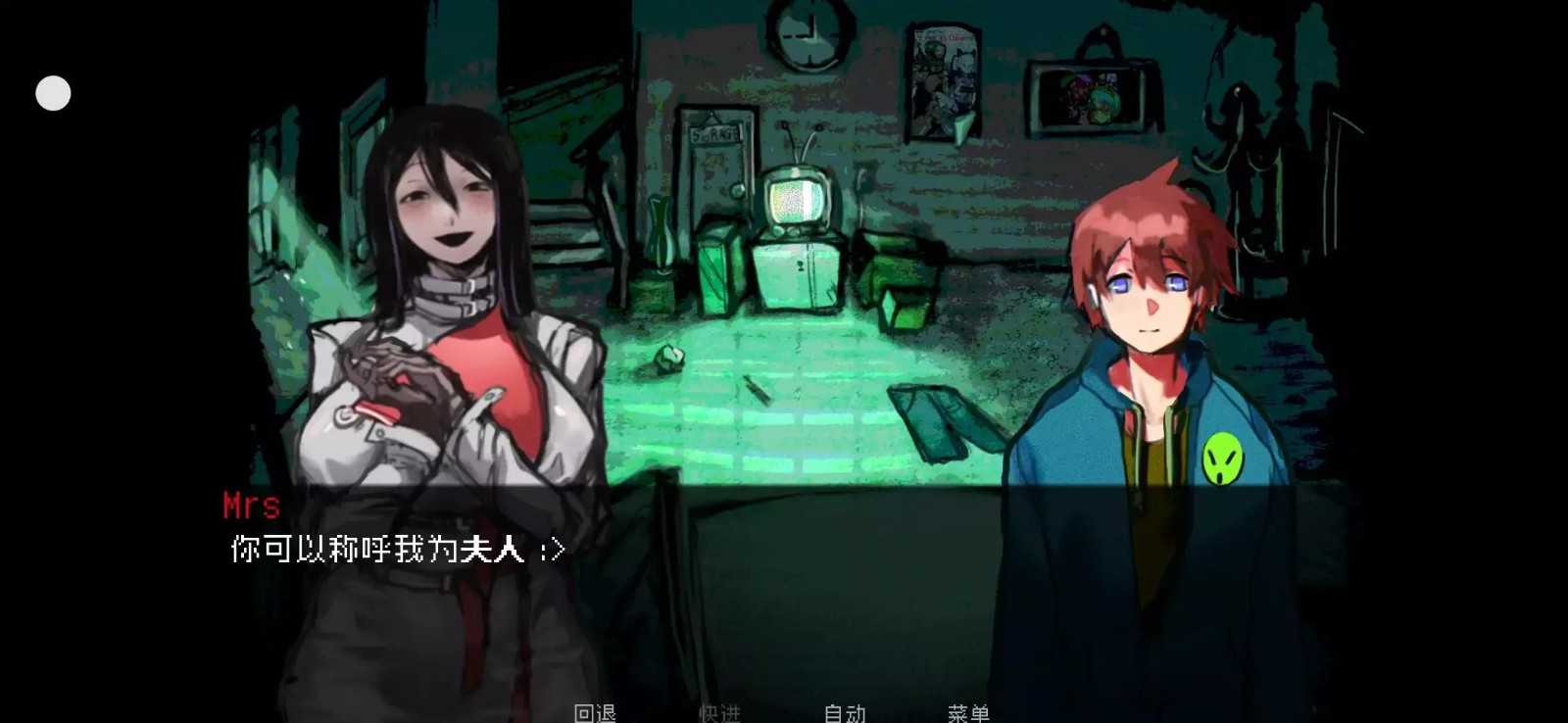1568x723 pixels.
Task: Click the speaker name Mrs
Action: [x=250, y=506]
